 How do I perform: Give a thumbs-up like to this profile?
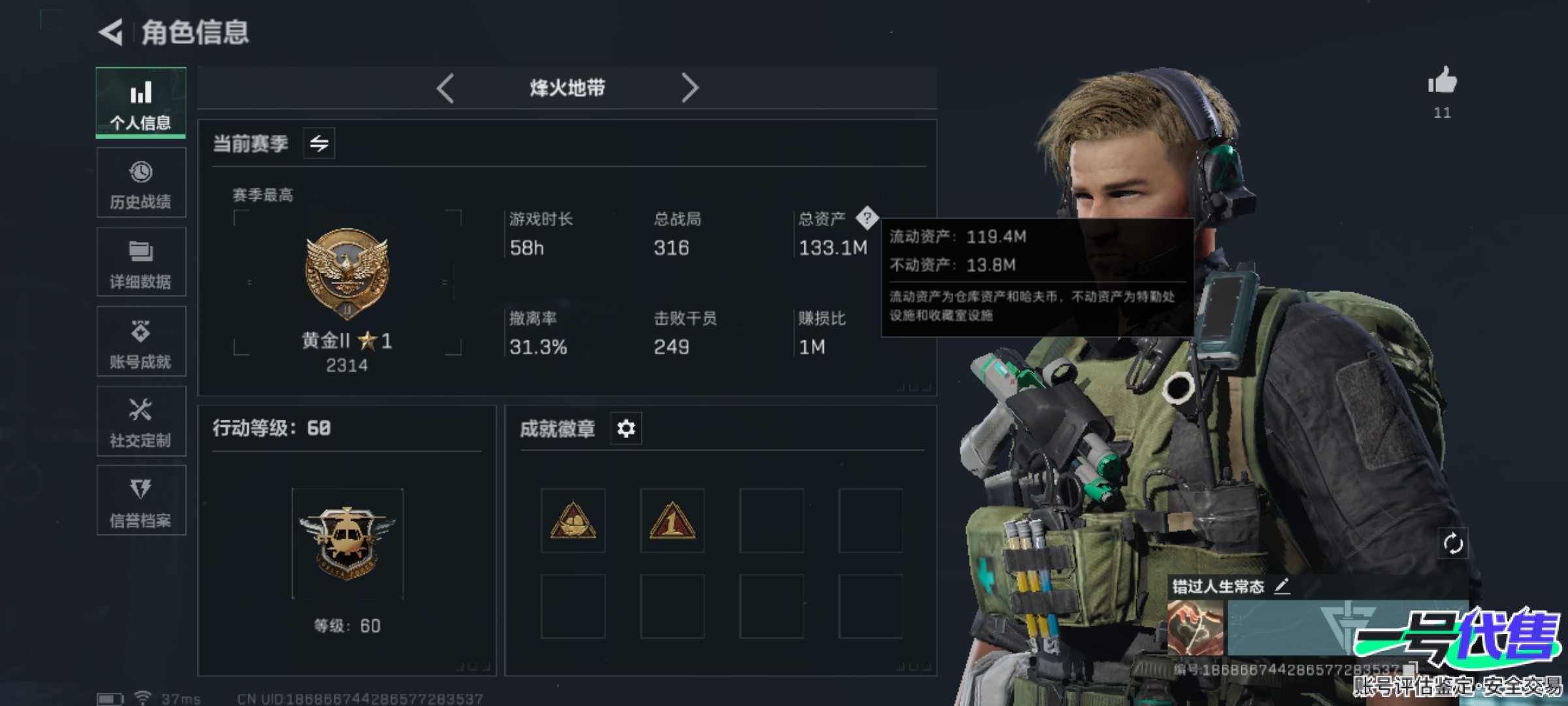pyautogui.click(x=1442, y=82)
